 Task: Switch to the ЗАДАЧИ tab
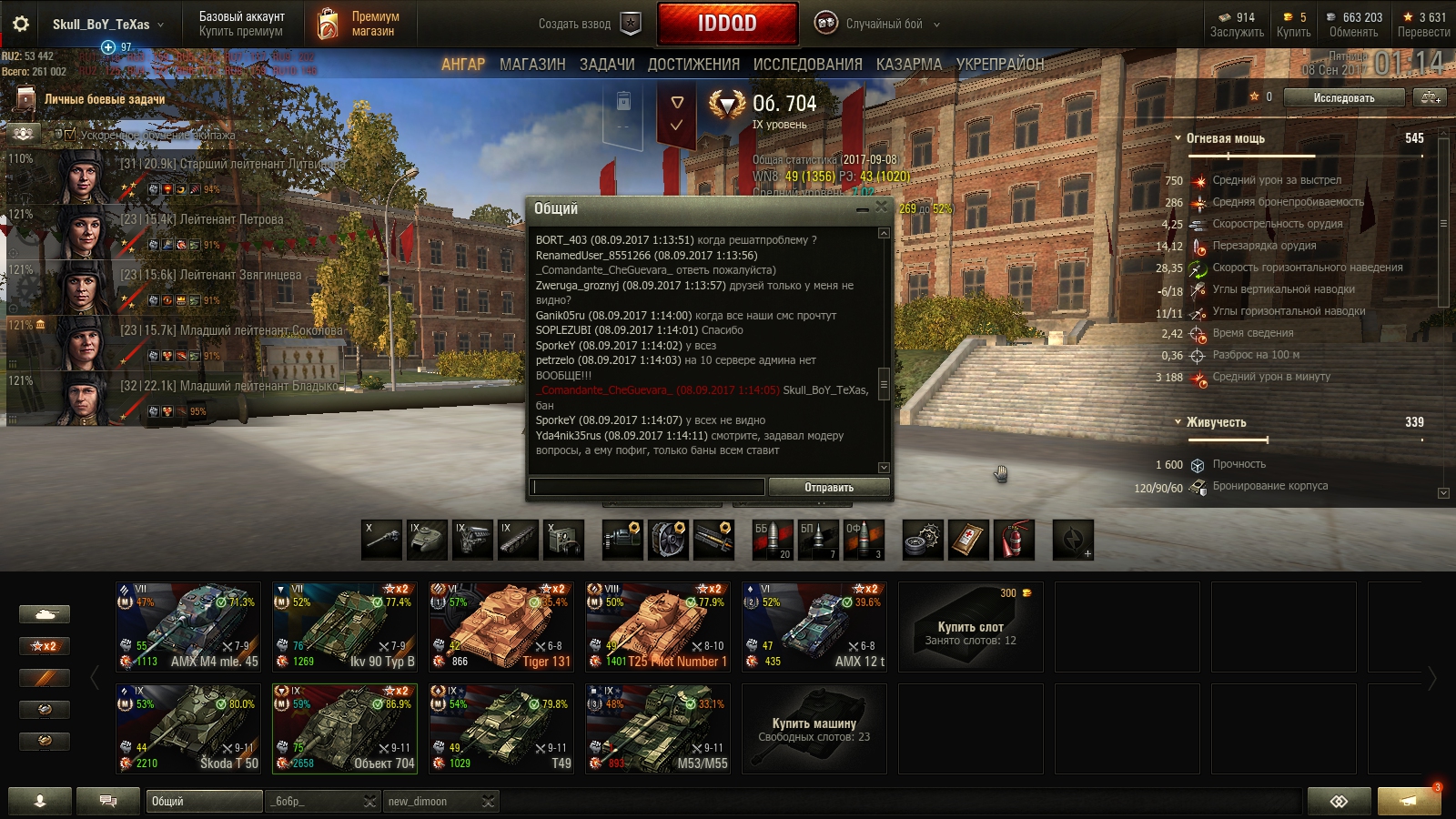[607, 65]
